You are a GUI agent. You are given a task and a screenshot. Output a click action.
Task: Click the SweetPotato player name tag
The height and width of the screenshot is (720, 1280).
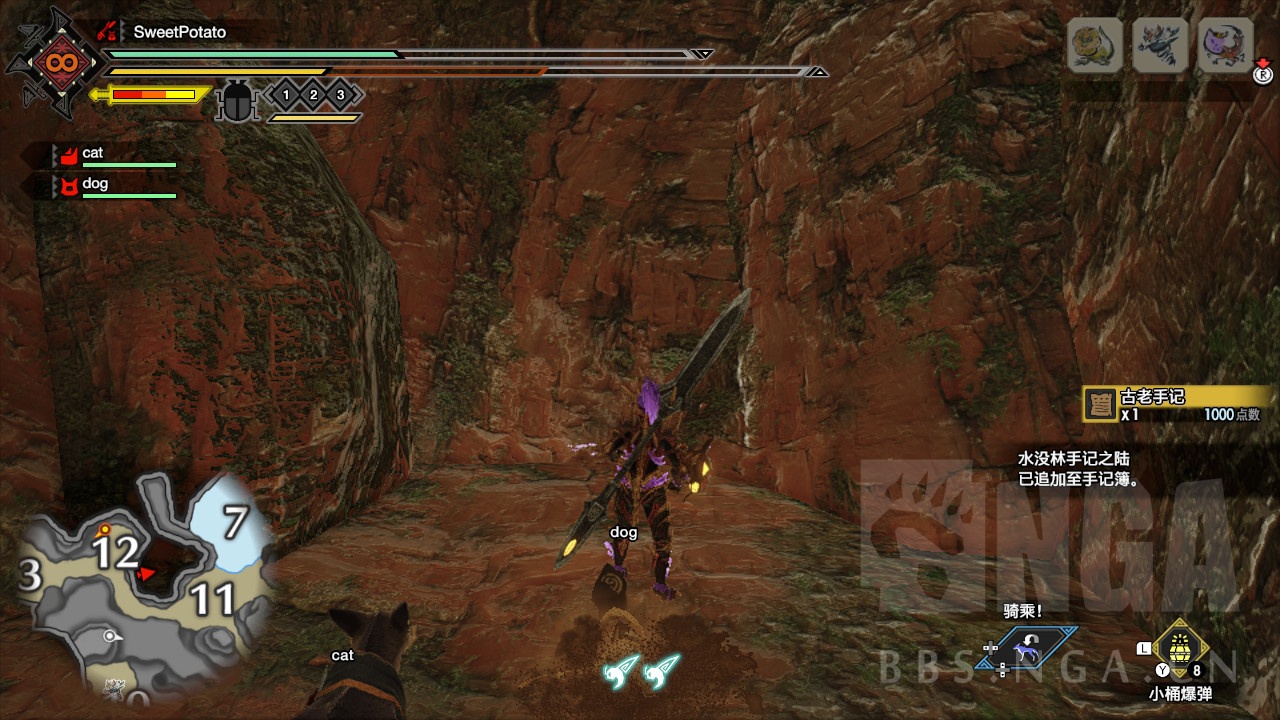pyautogui.click(x=179, y=32)
